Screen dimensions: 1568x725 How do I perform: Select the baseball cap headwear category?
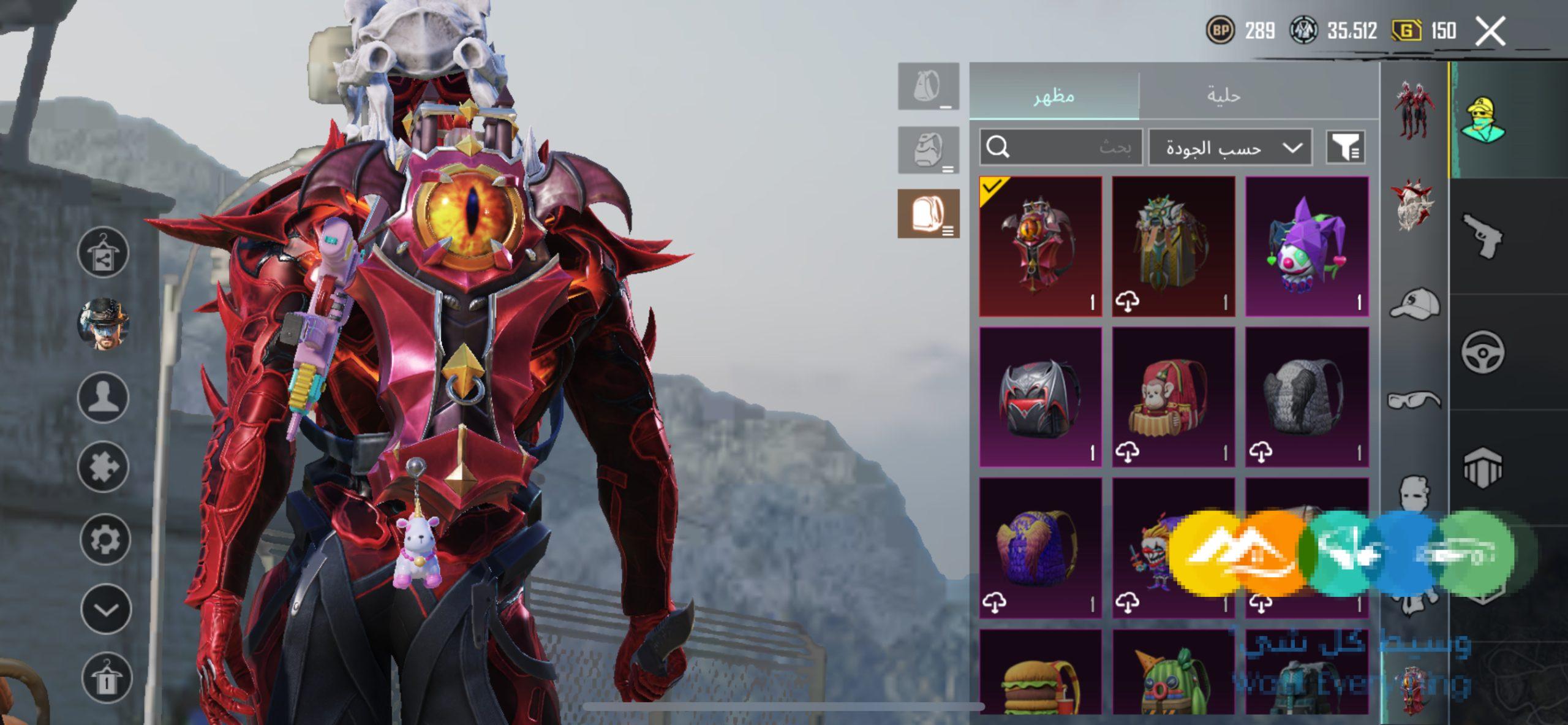1414,305
